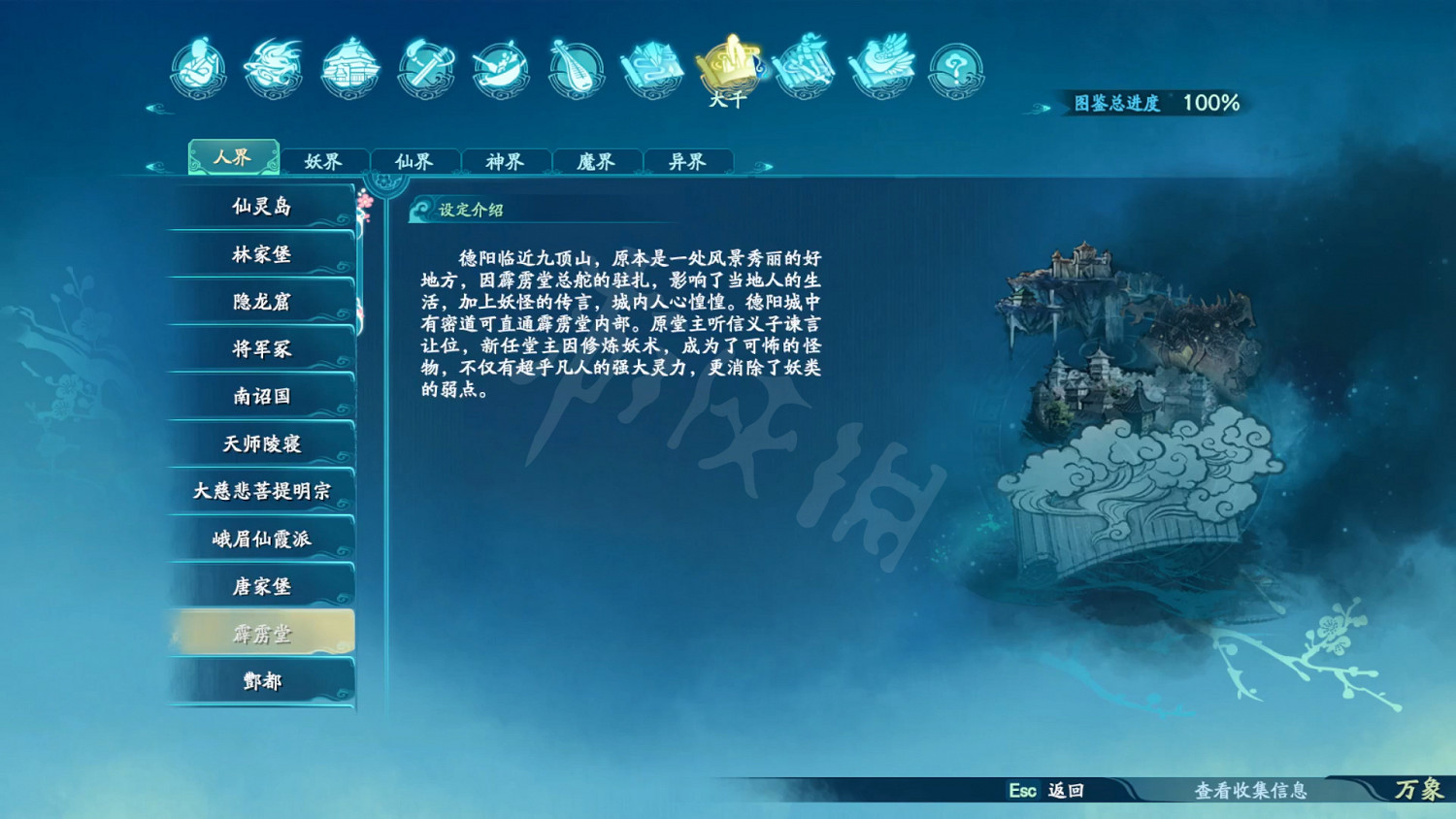The height and width of the screenshot is (819, 1456).
Task: Switch to the 异界 tab
Action: (x=688, y=161)
